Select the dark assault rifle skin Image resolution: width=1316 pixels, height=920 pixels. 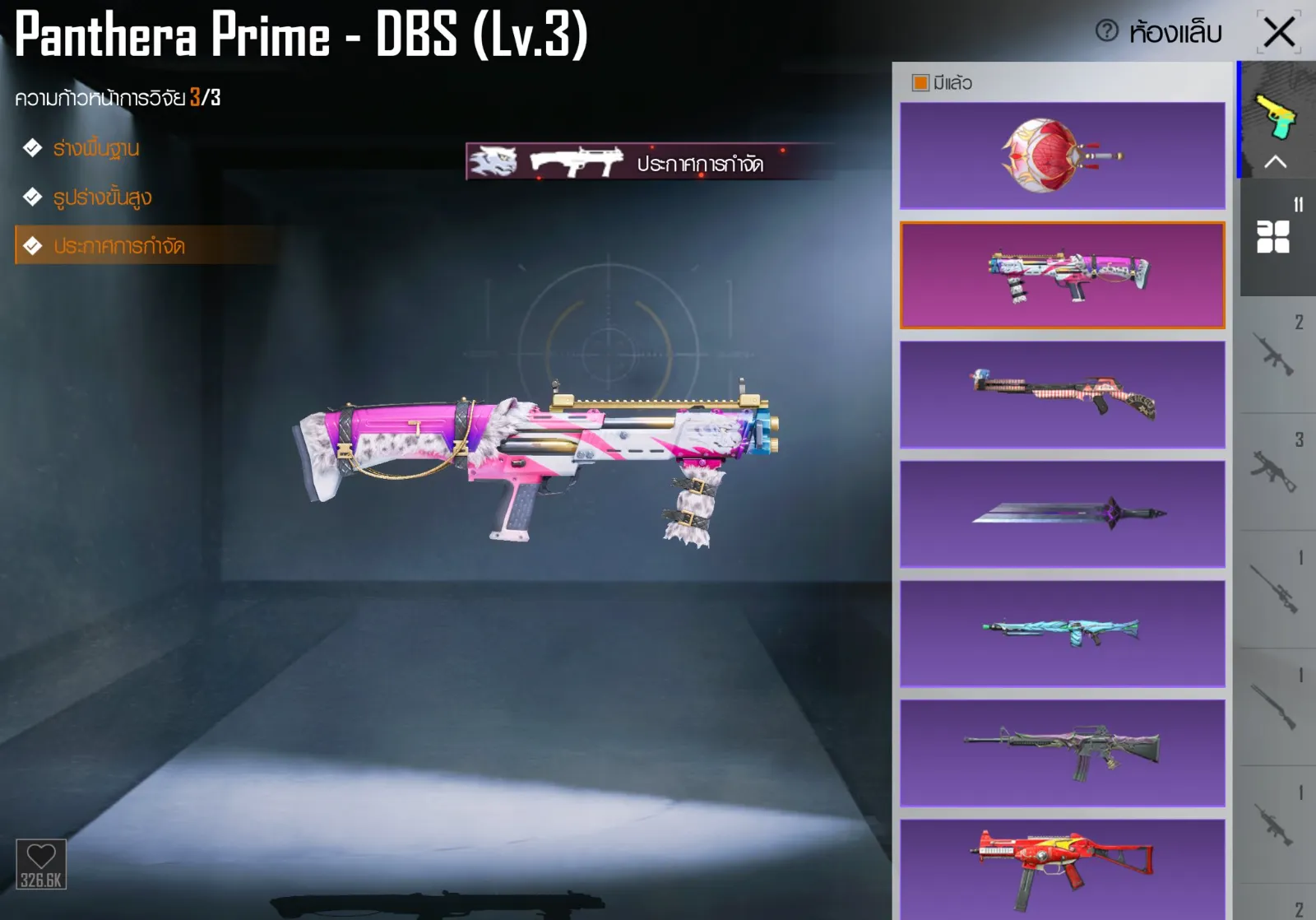click(x=1062, y=753)
